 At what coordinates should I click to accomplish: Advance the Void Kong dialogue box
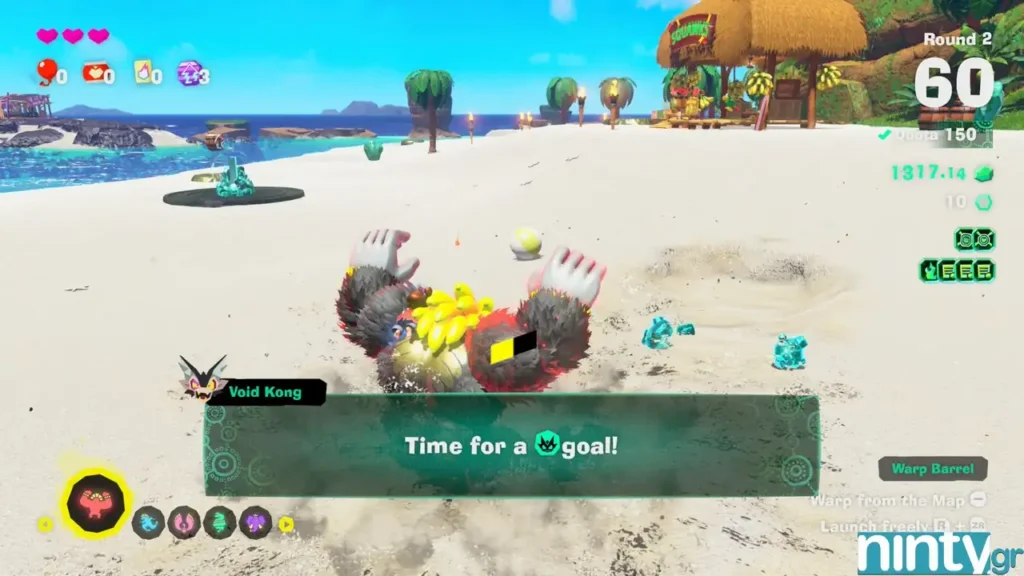pos(511,445)
